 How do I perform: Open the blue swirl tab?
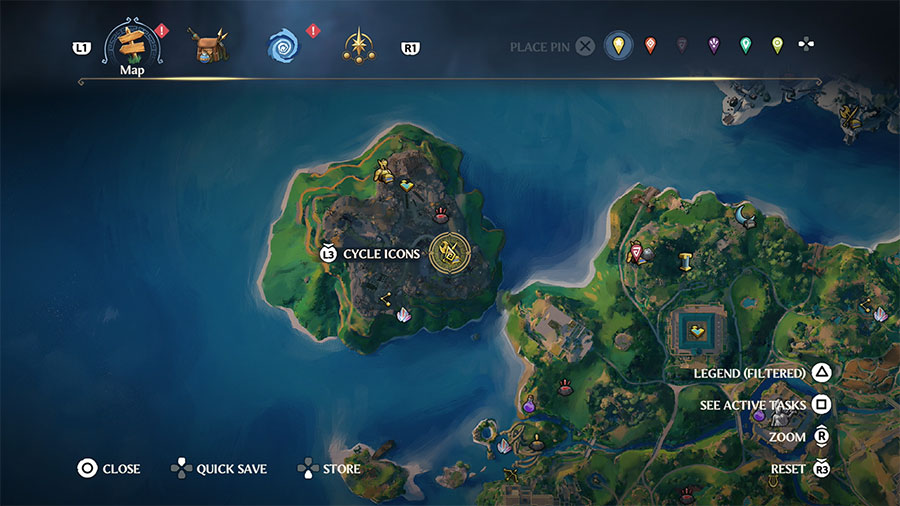pyautogui.click(x=284, y=45)
